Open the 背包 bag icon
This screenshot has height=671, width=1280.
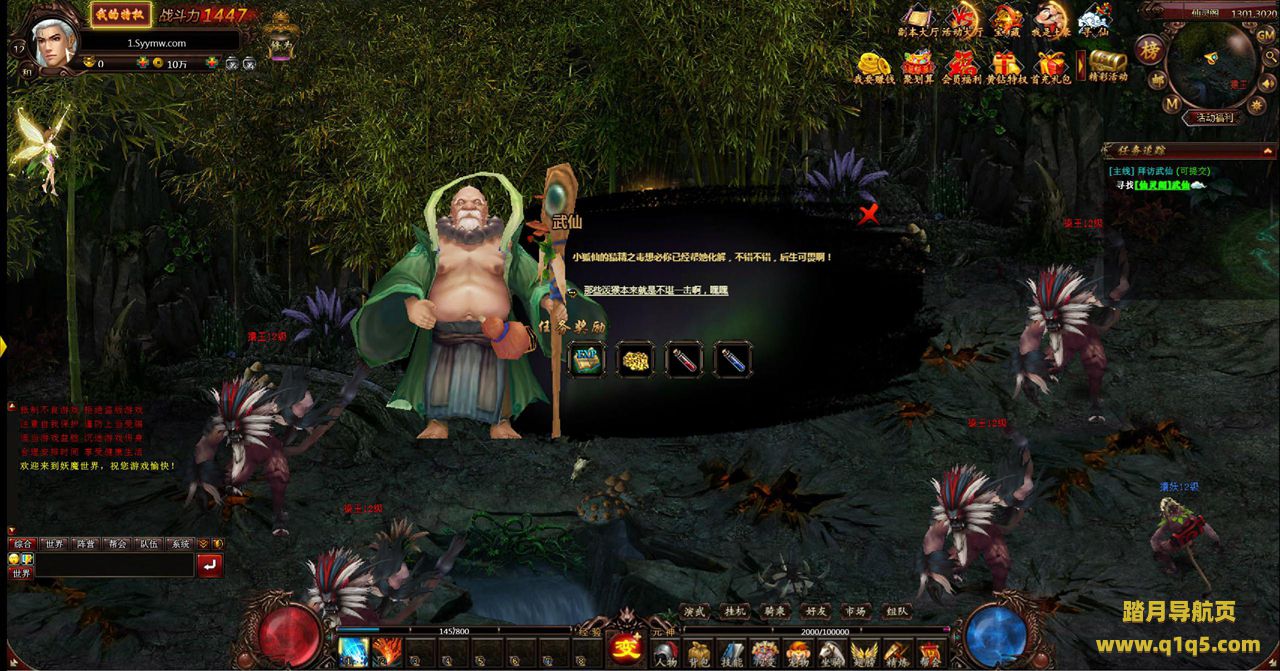[x=699, y=654]
